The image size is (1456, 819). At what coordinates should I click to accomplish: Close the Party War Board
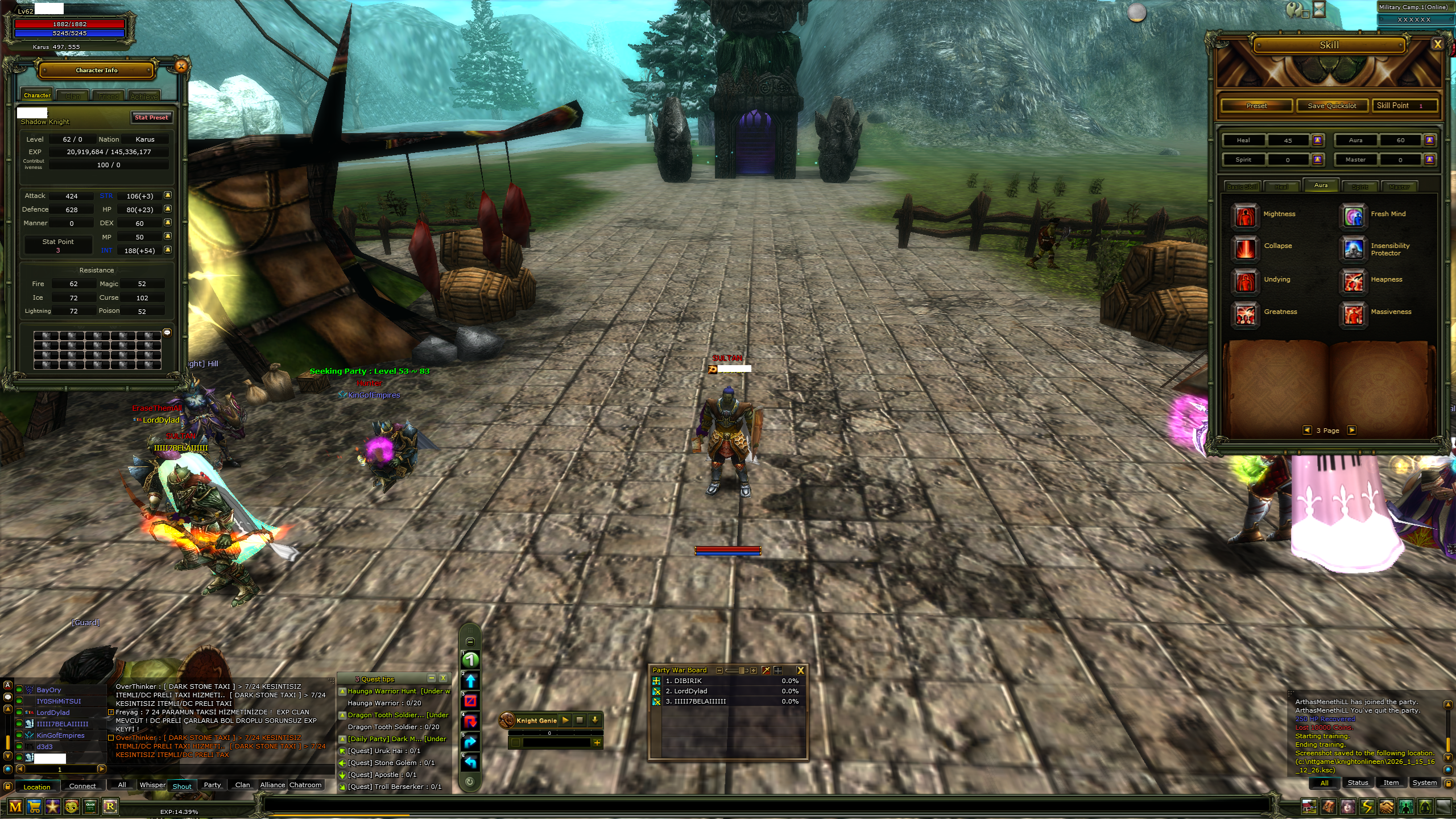click(800, 671)
